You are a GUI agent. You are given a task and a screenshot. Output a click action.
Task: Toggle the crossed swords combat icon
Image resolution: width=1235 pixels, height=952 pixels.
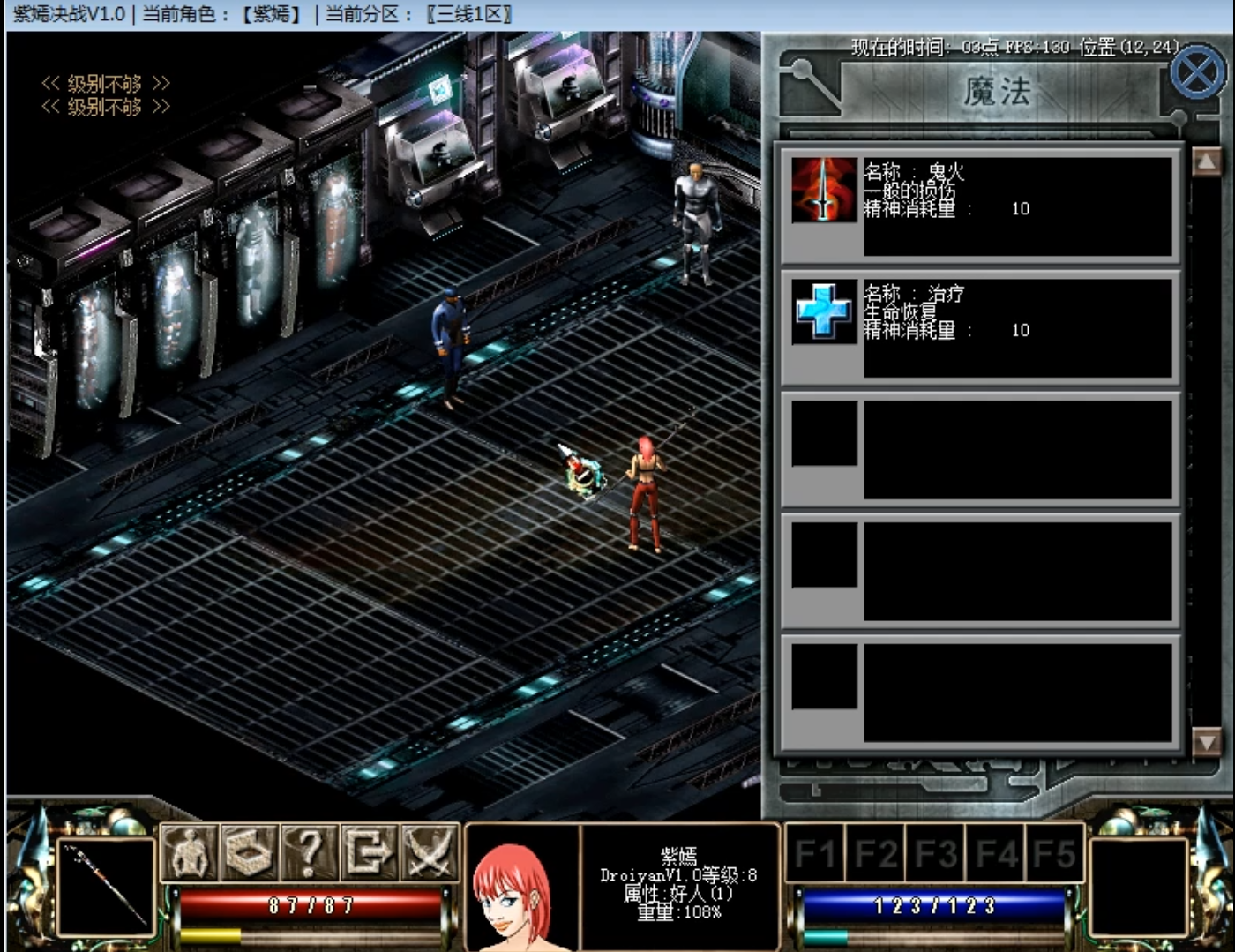430,852
